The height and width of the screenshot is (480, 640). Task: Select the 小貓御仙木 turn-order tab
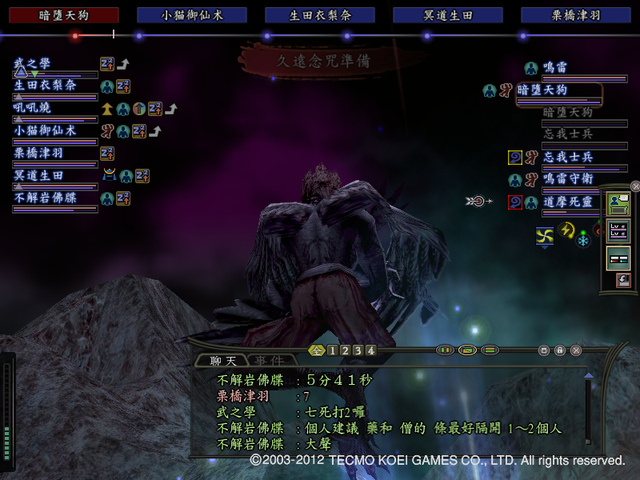click(x=191, y=15)
